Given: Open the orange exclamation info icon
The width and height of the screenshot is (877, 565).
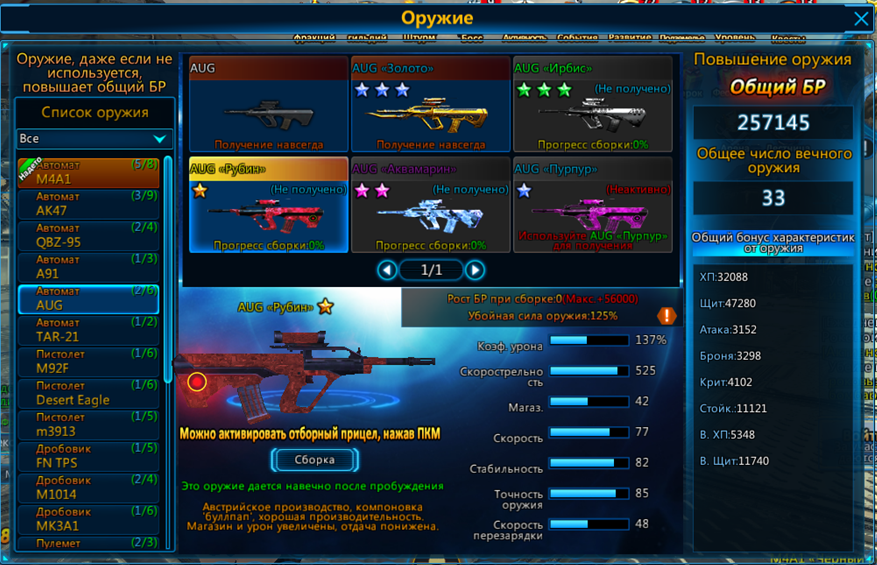Looking at the screenshot, I should point(667,316).
